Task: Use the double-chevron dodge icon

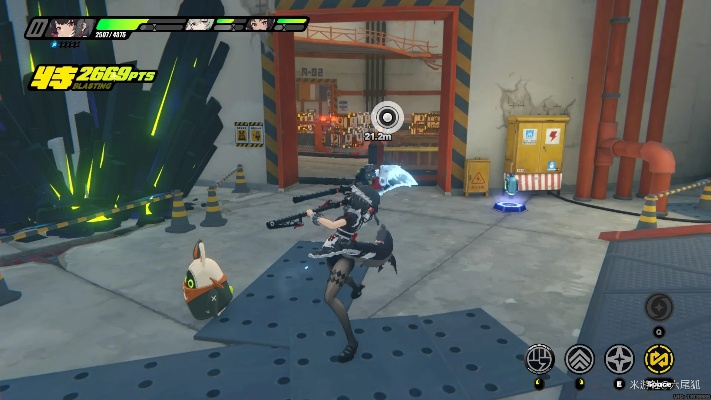Action: [579, 357]
